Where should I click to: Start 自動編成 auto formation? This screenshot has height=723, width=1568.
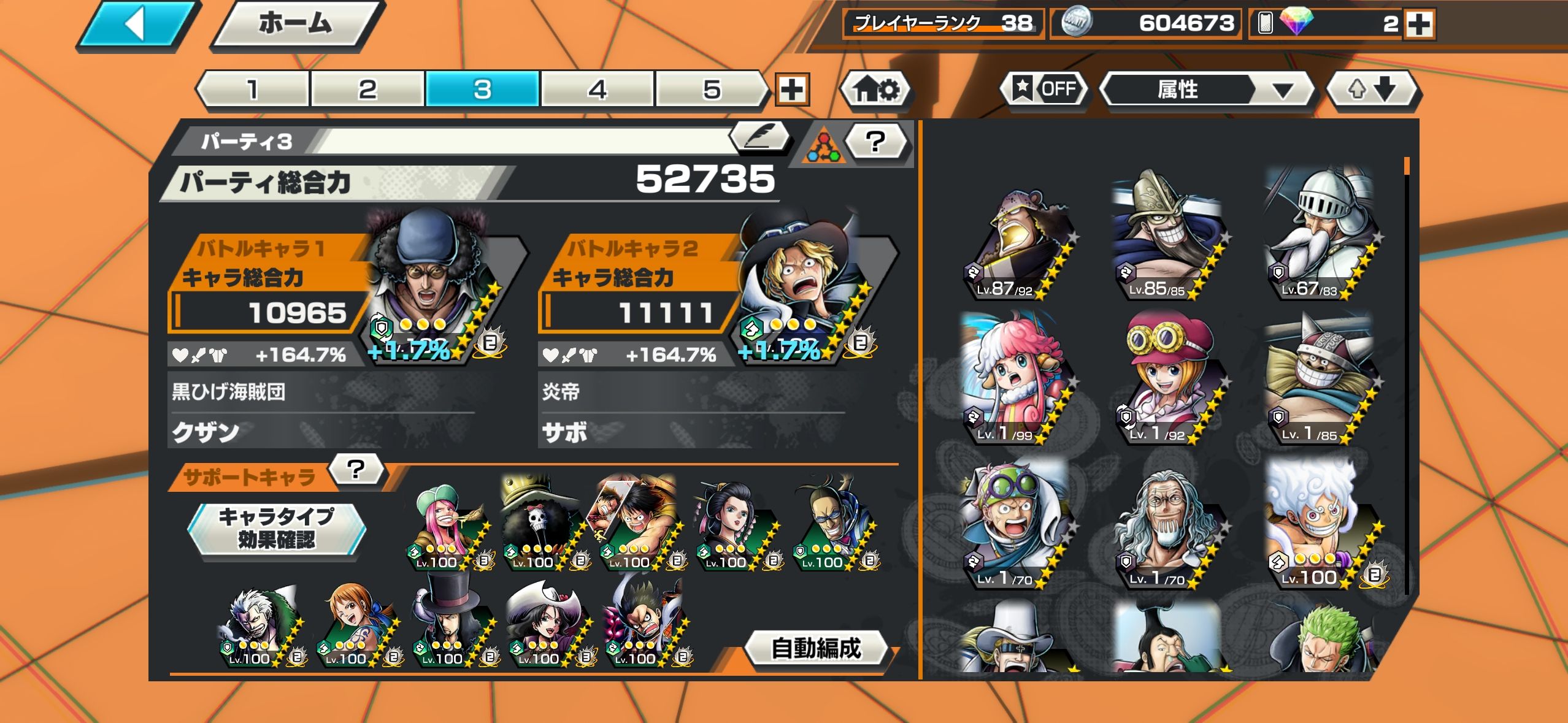point(816,648)
